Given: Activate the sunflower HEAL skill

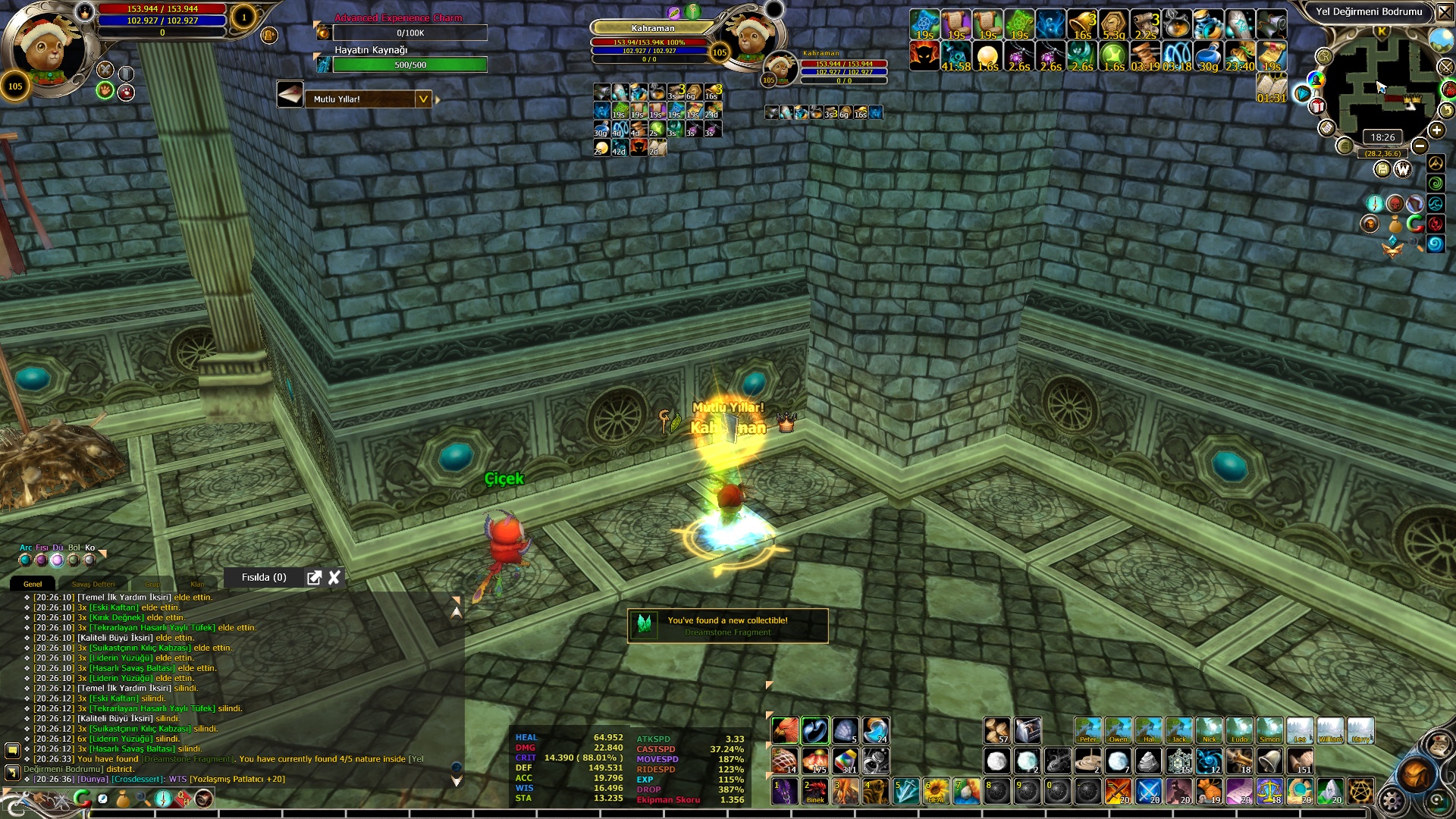Looking at the screenshot, I should [x=937, y=791].
